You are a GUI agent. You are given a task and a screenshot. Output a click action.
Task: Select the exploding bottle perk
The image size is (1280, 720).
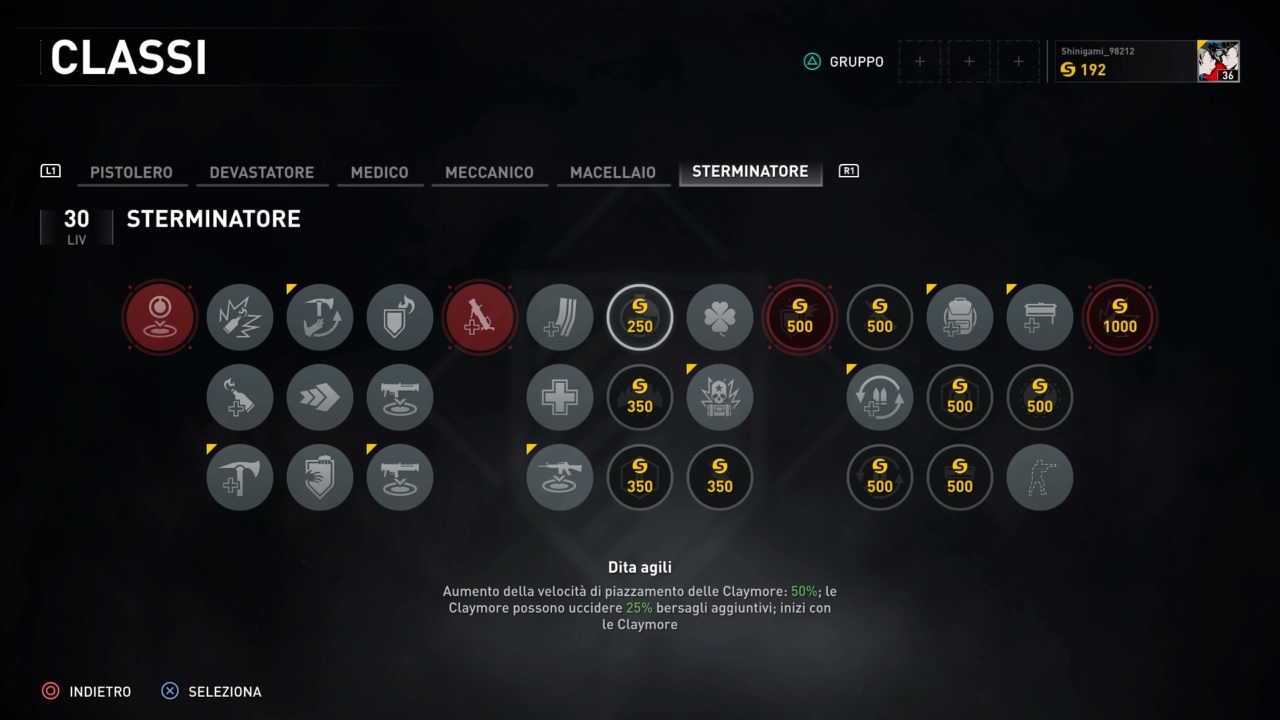(240, 318)
